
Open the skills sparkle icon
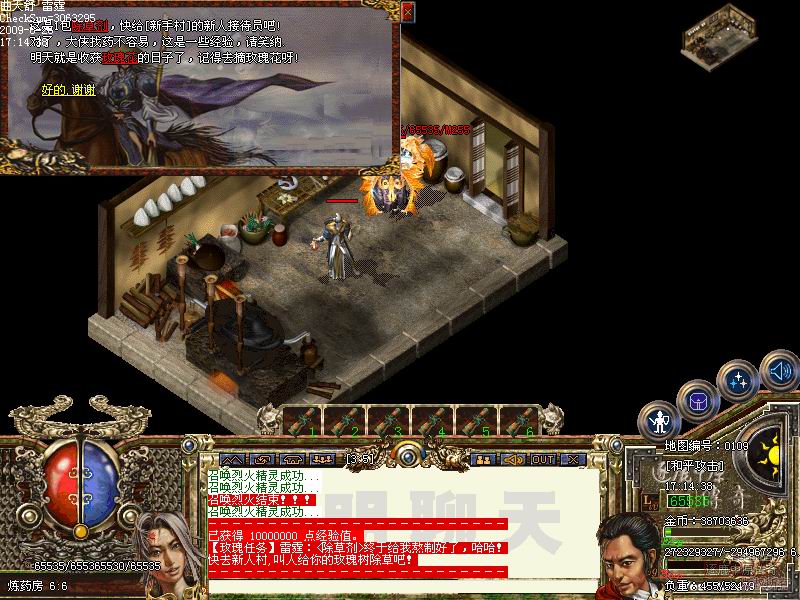point(739,380)
